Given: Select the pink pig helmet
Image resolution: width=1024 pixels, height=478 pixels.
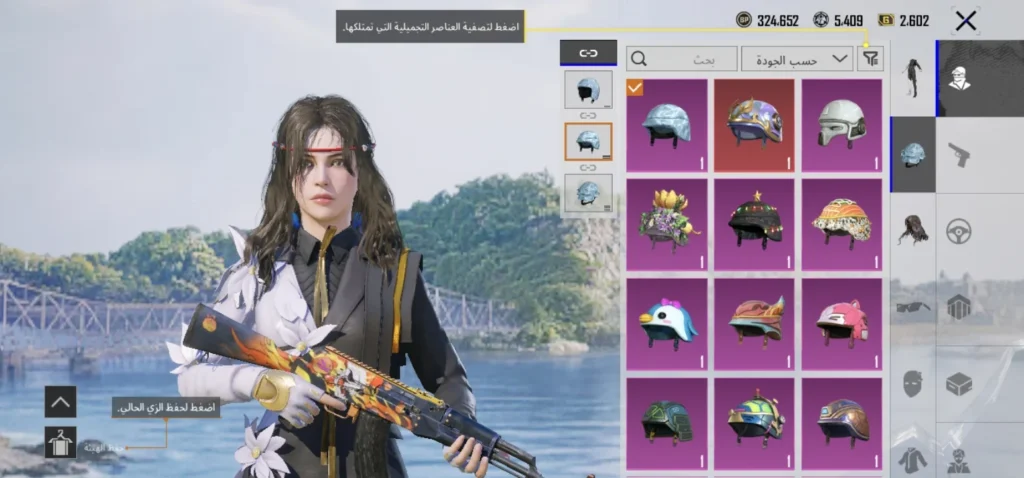Looking at the screenshot, I should click(842, 322).
